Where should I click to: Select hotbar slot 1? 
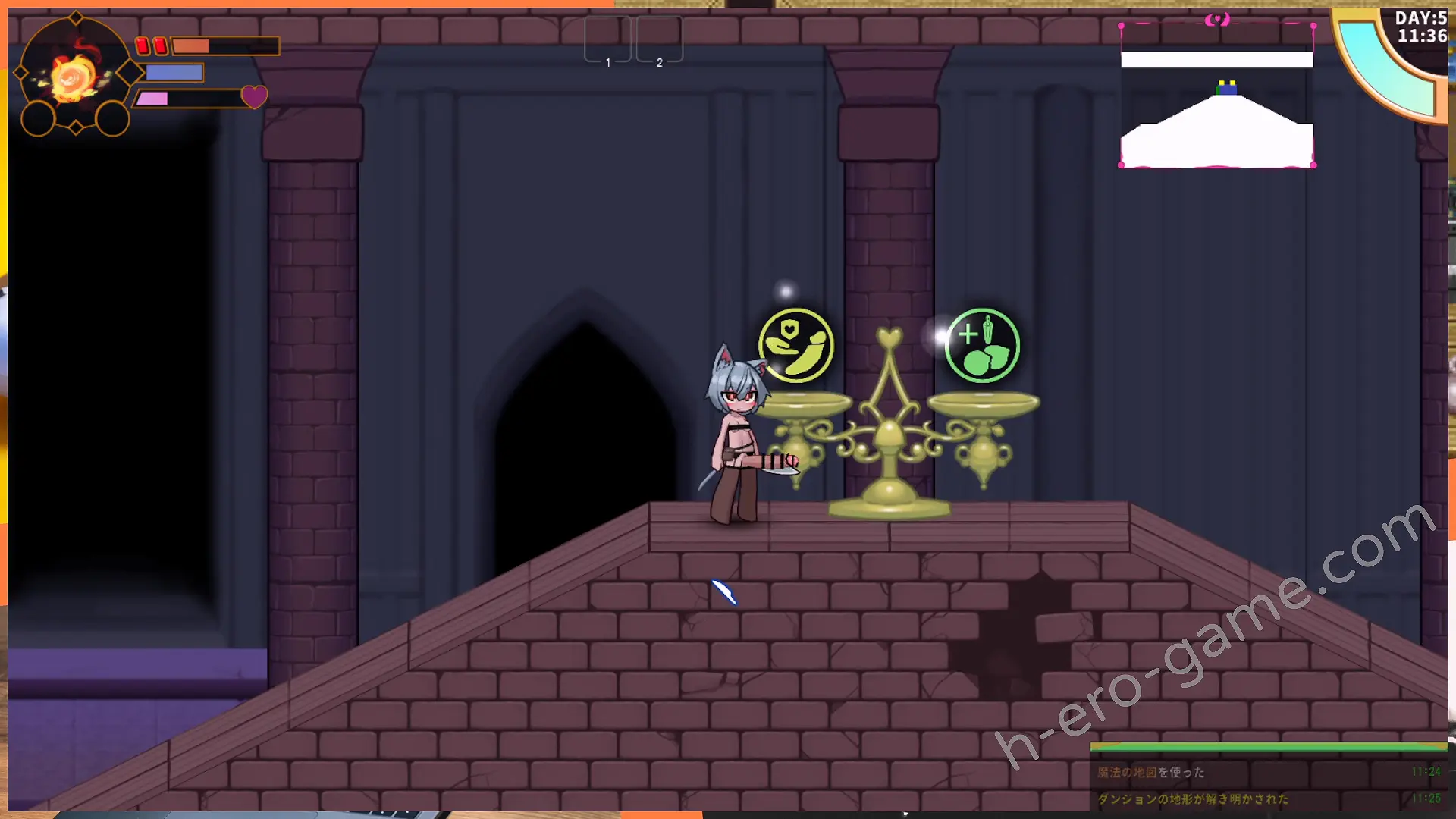607,39
